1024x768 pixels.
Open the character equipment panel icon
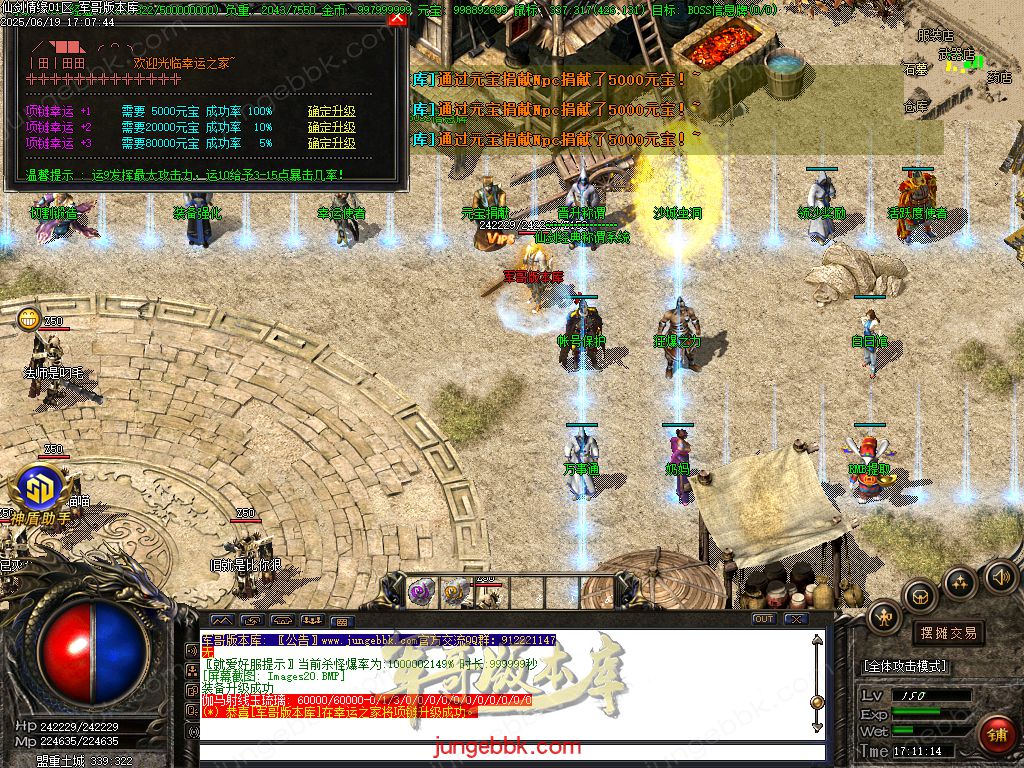pos(884,618)
